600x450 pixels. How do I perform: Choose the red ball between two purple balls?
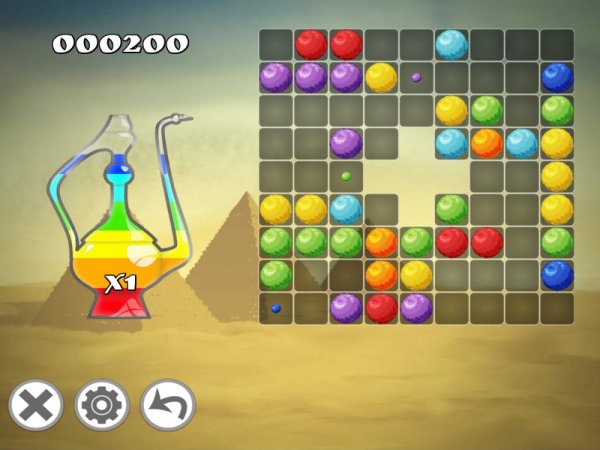click(381, 308)
